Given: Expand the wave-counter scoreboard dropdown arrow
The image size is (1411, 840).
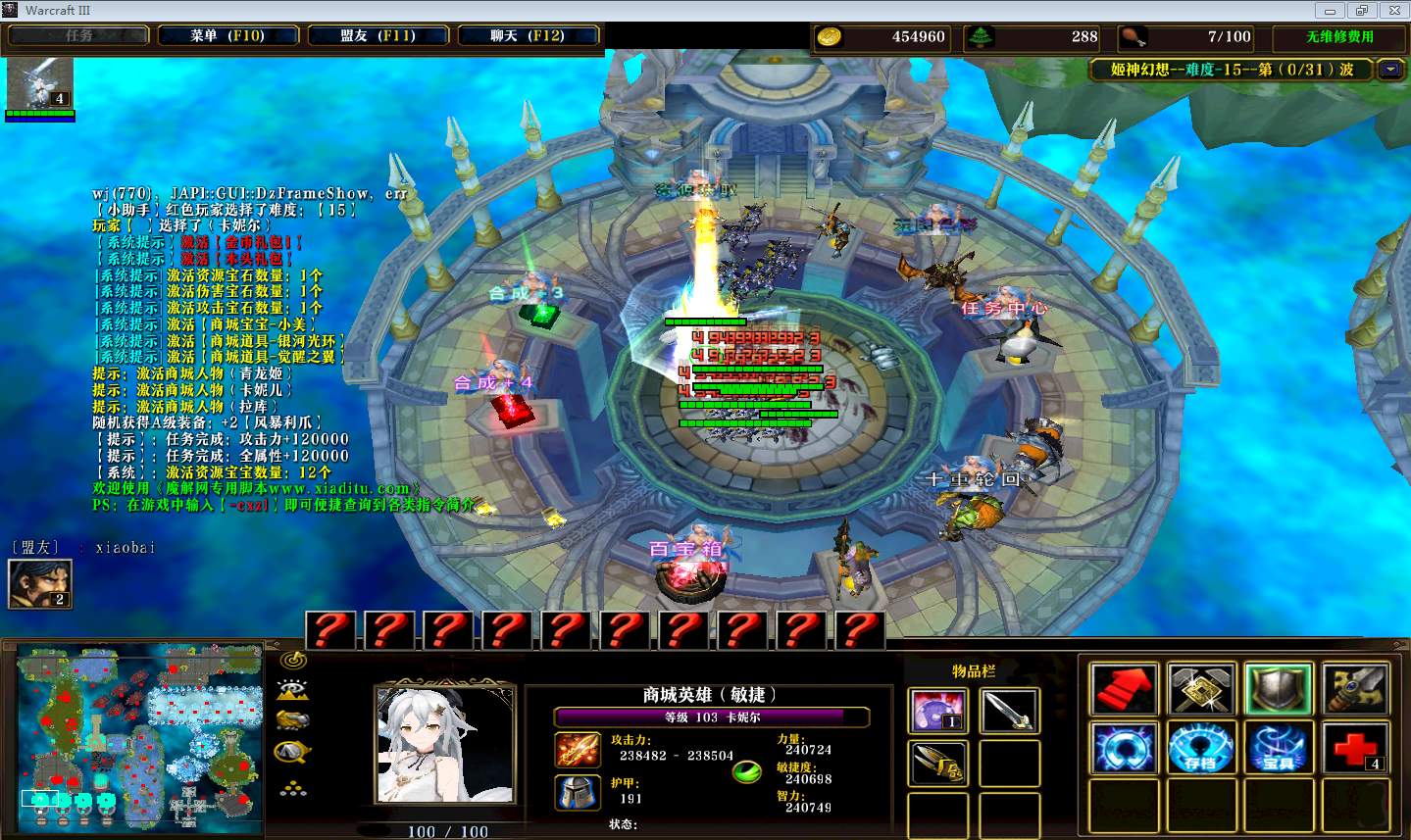Looking at the screenshot, I should point(1389,70).
